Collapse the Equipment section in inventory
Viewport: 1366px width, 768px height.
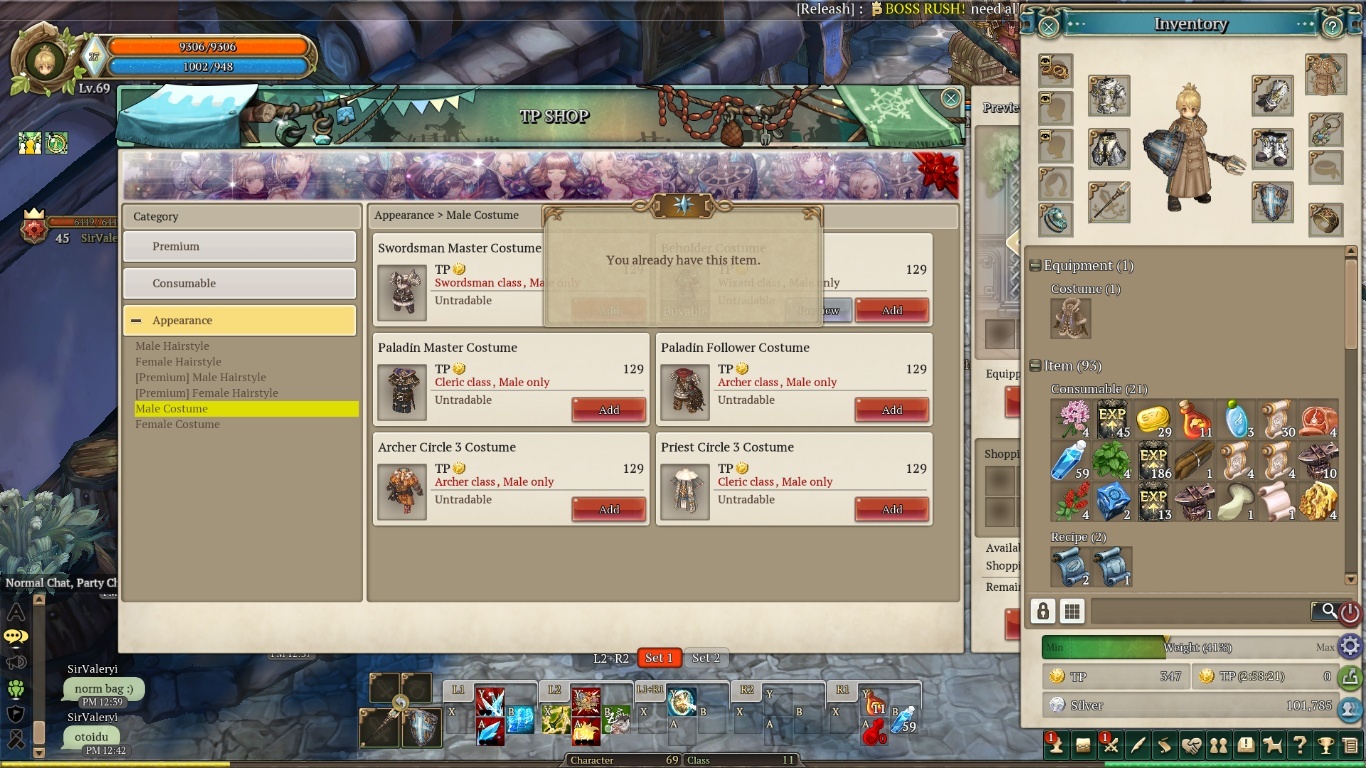tap(1035, 266)
